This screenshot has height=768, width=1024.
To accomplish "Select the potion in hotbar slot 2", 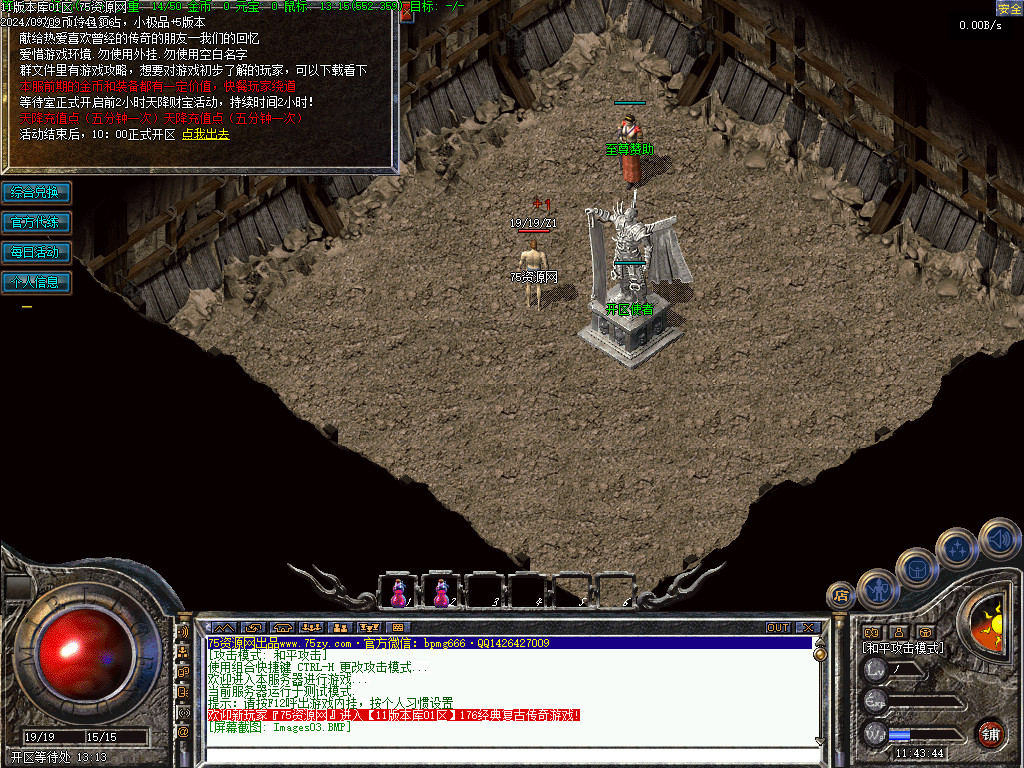I will click(442, 591).
